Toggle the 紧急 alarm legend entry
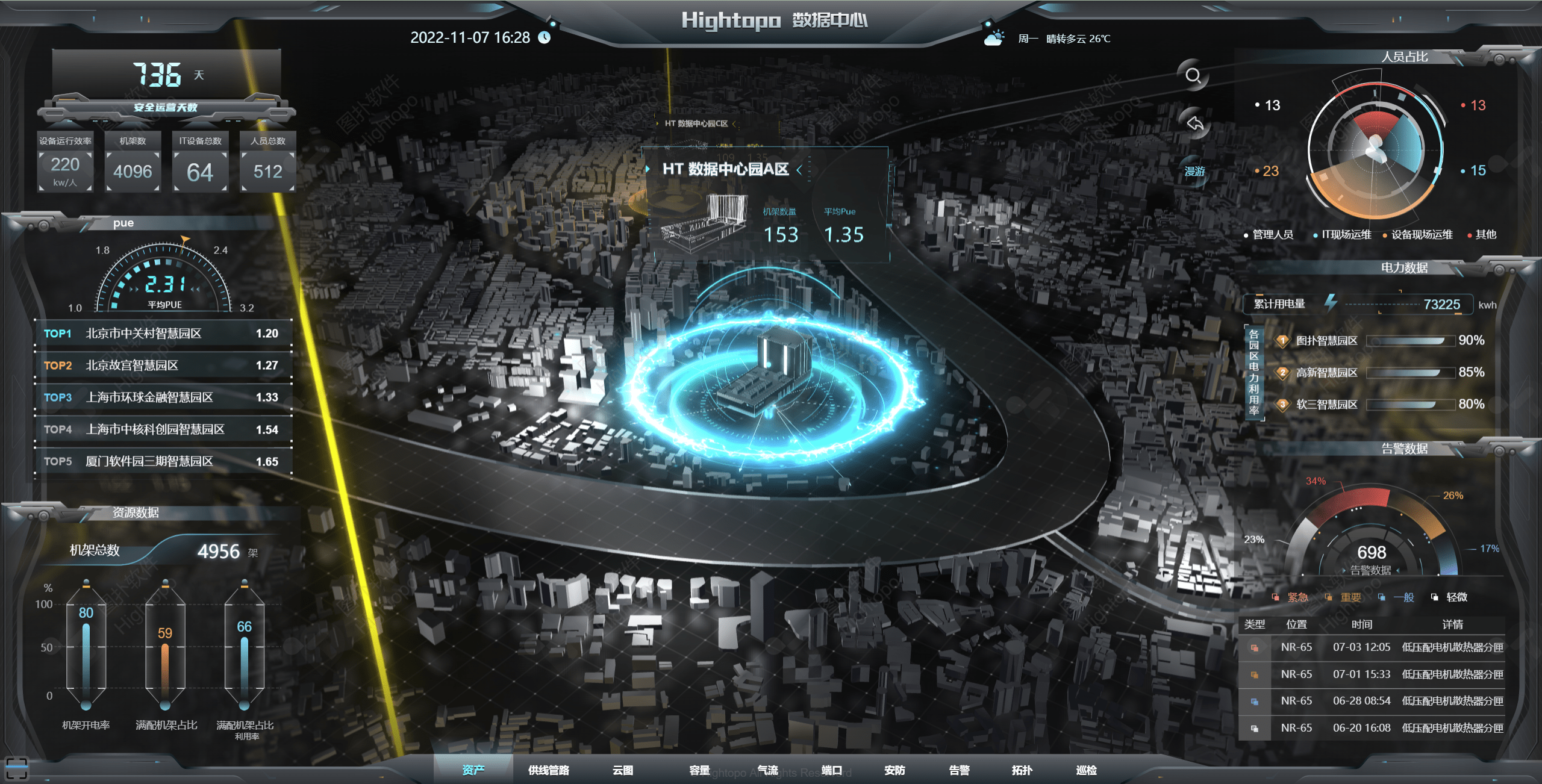1542x784 pixels. [1291, 597]
